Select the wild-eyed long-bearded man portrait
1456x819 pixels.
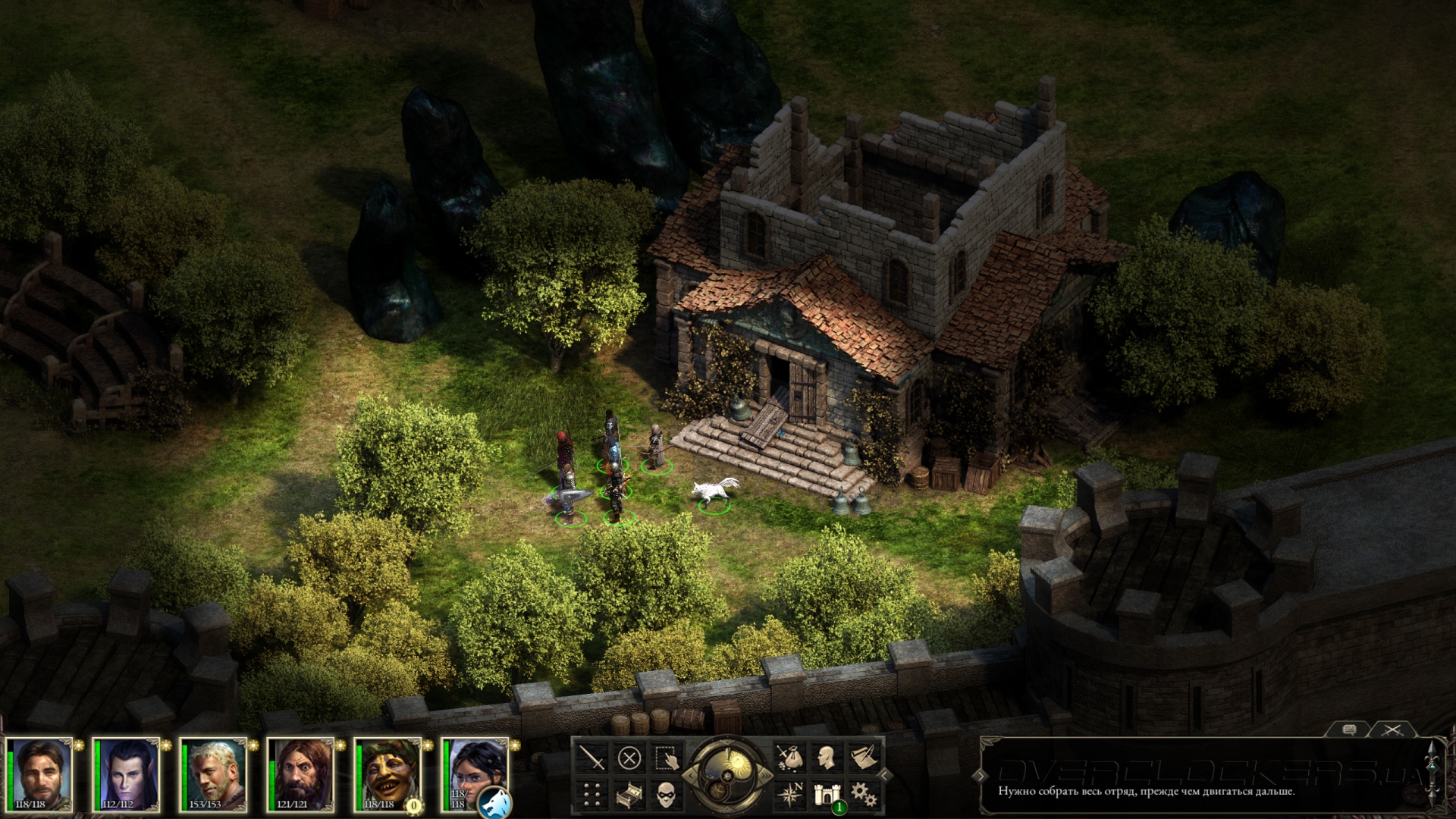[x=302, y=775]
